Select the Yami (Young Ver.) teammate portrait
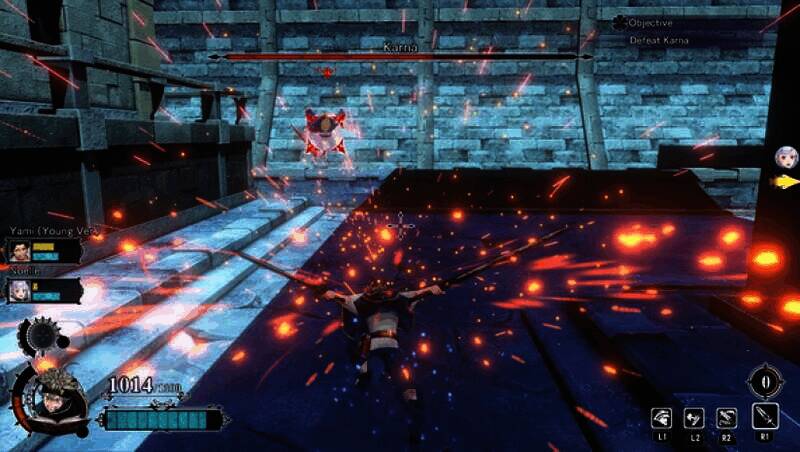 tap(20, 252)
